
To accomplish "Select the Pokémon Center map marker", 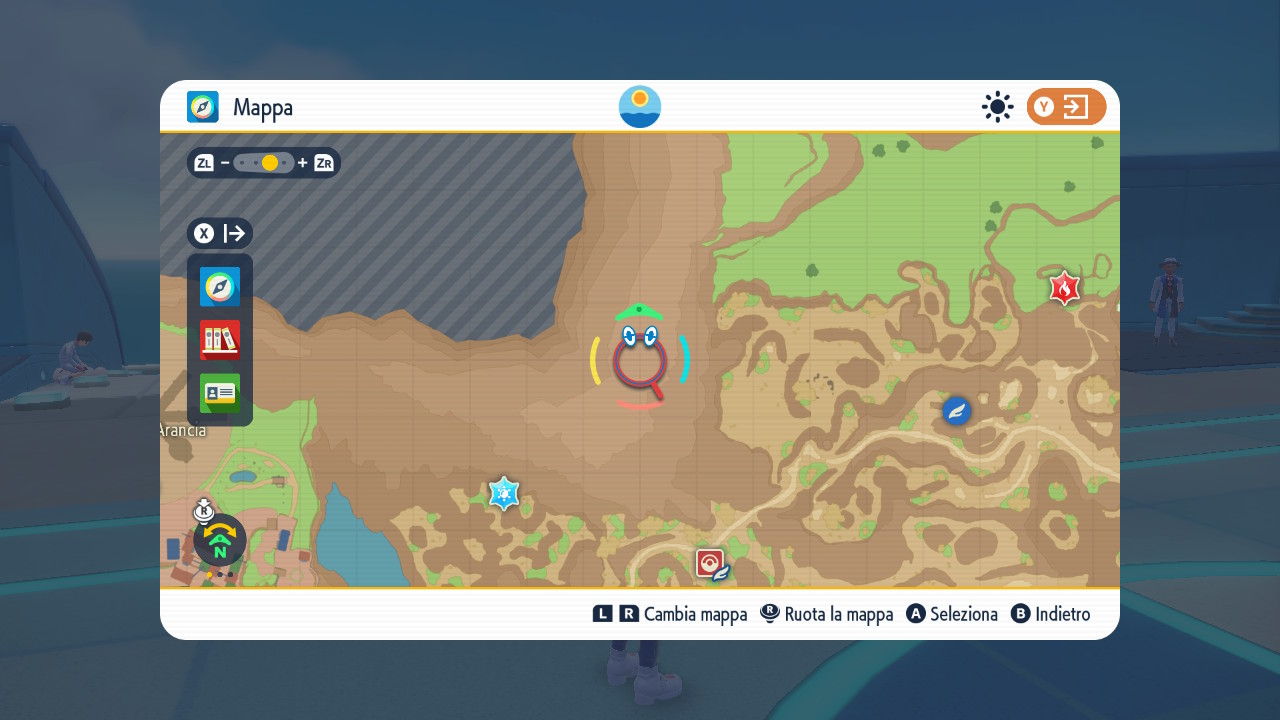I will point(710,564).
